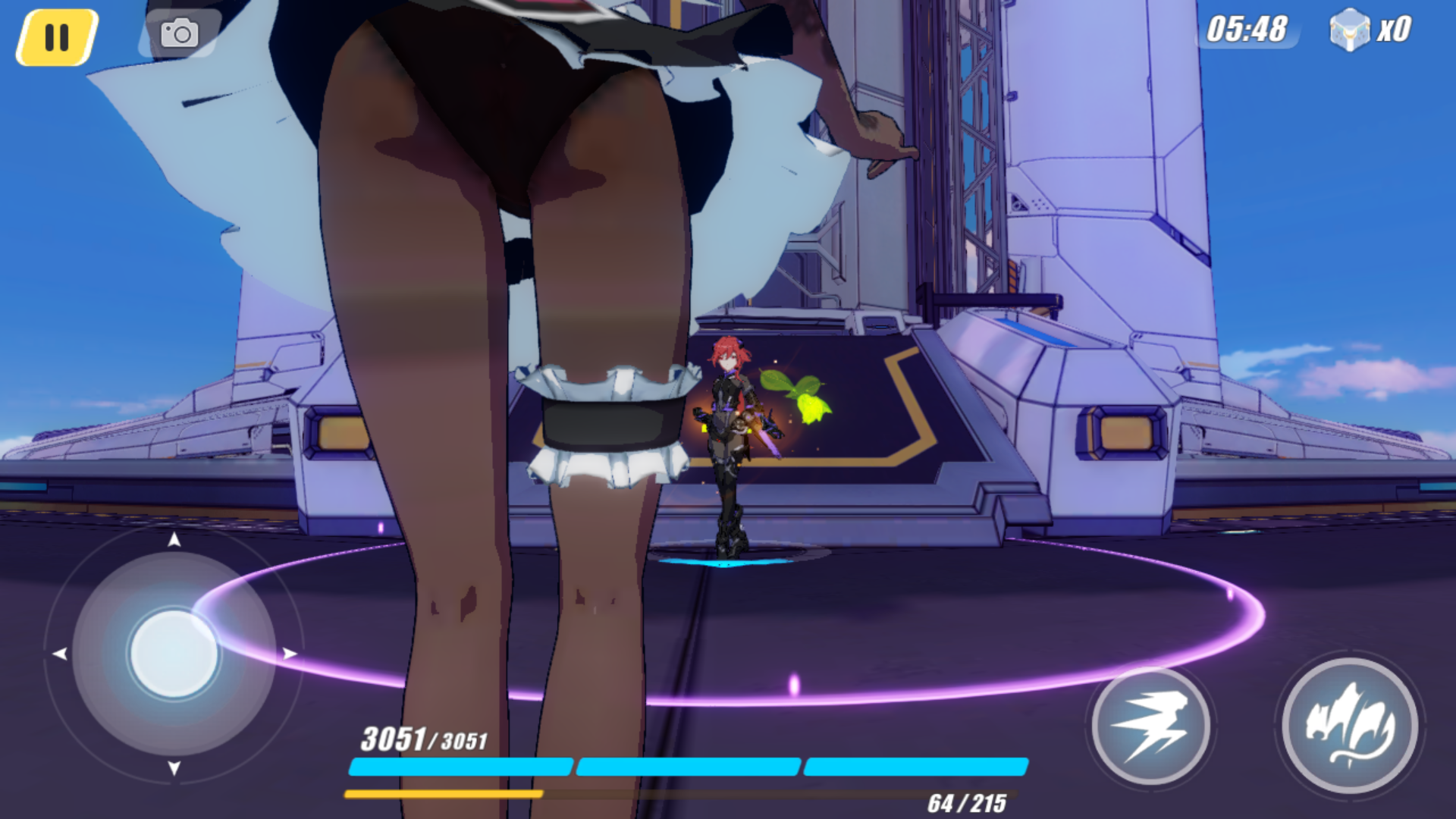Activate the dash evade skill button

[x=1150, y=726]
